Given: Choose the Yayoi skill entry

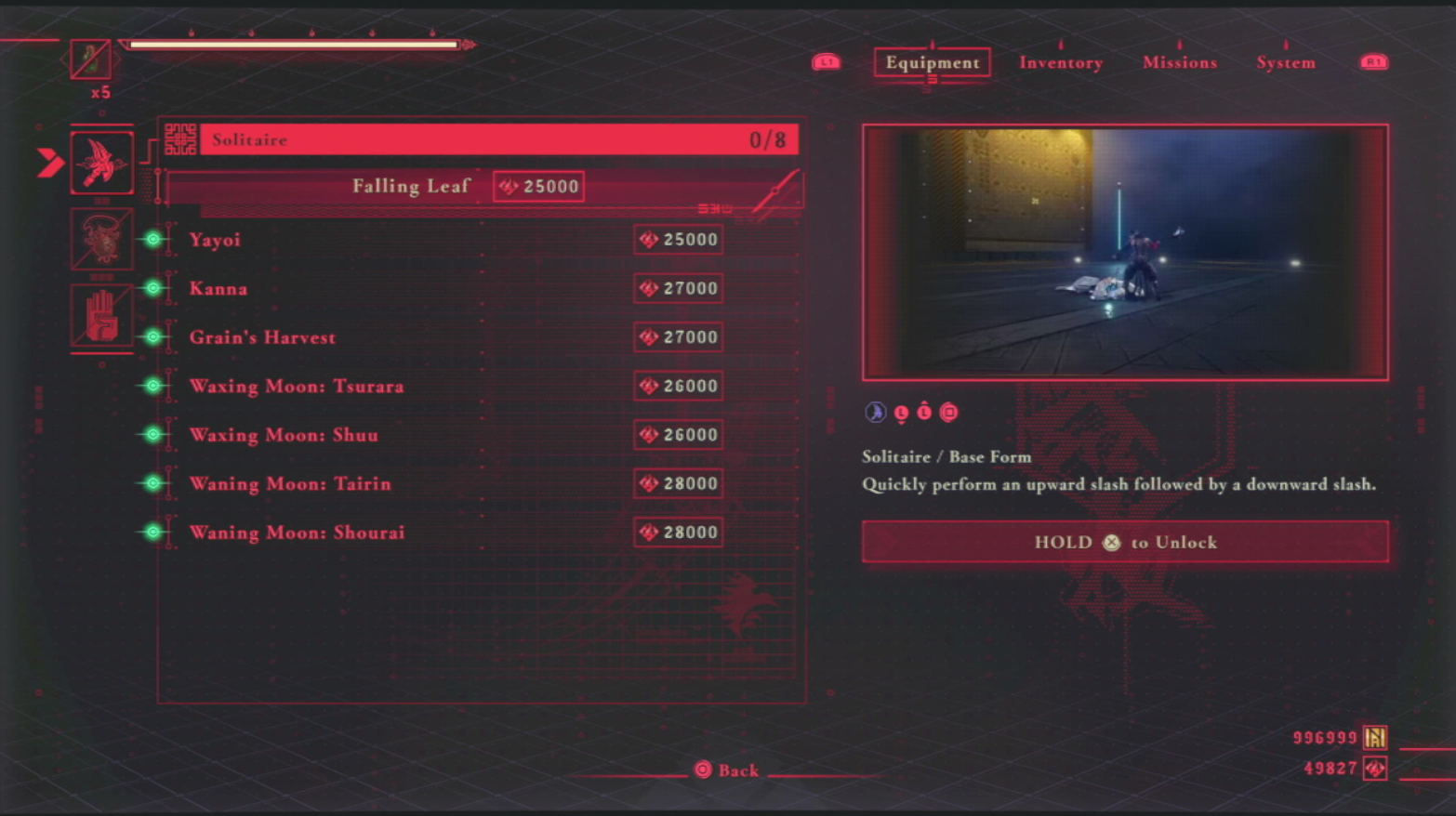Looking at the screenshot, I should tap(216, 240).
